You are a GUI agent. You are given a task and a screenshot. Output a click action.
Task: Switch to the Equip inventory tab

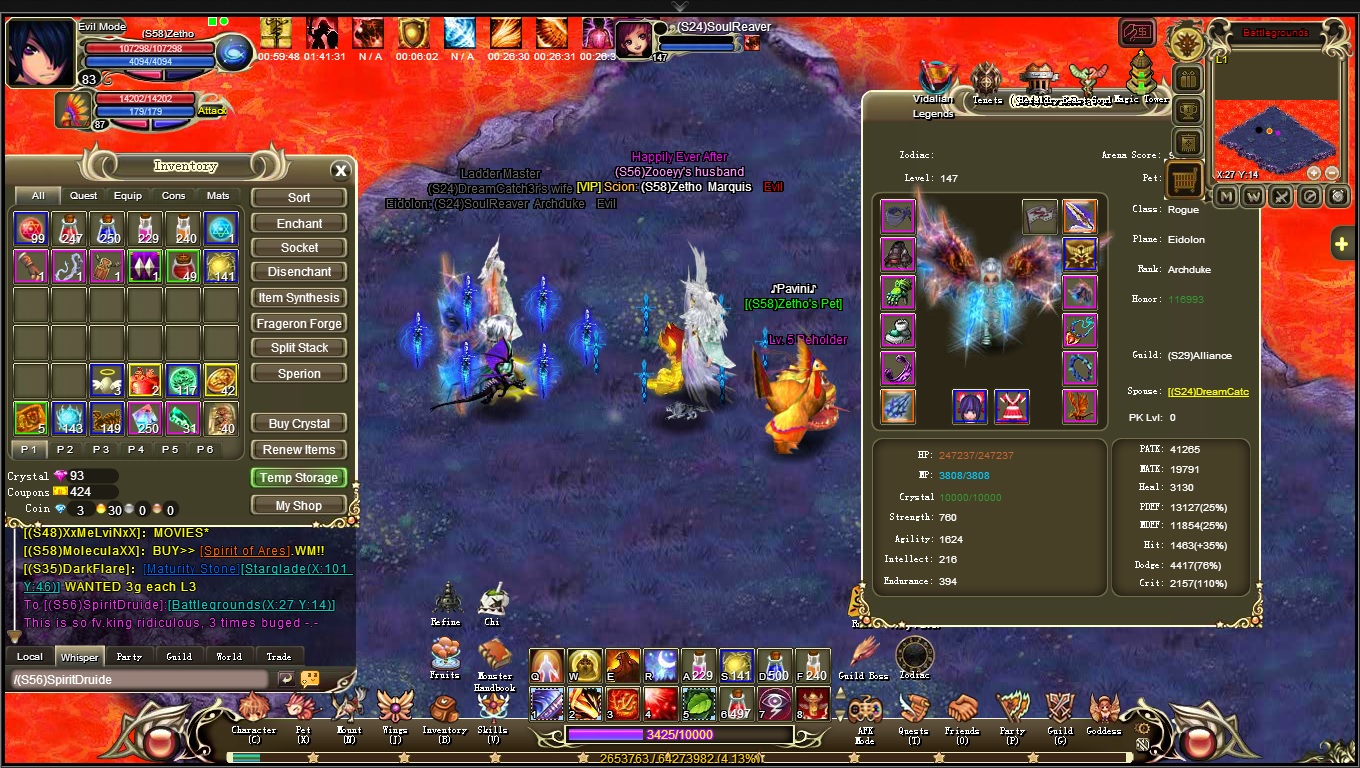(x=127, y=196)
